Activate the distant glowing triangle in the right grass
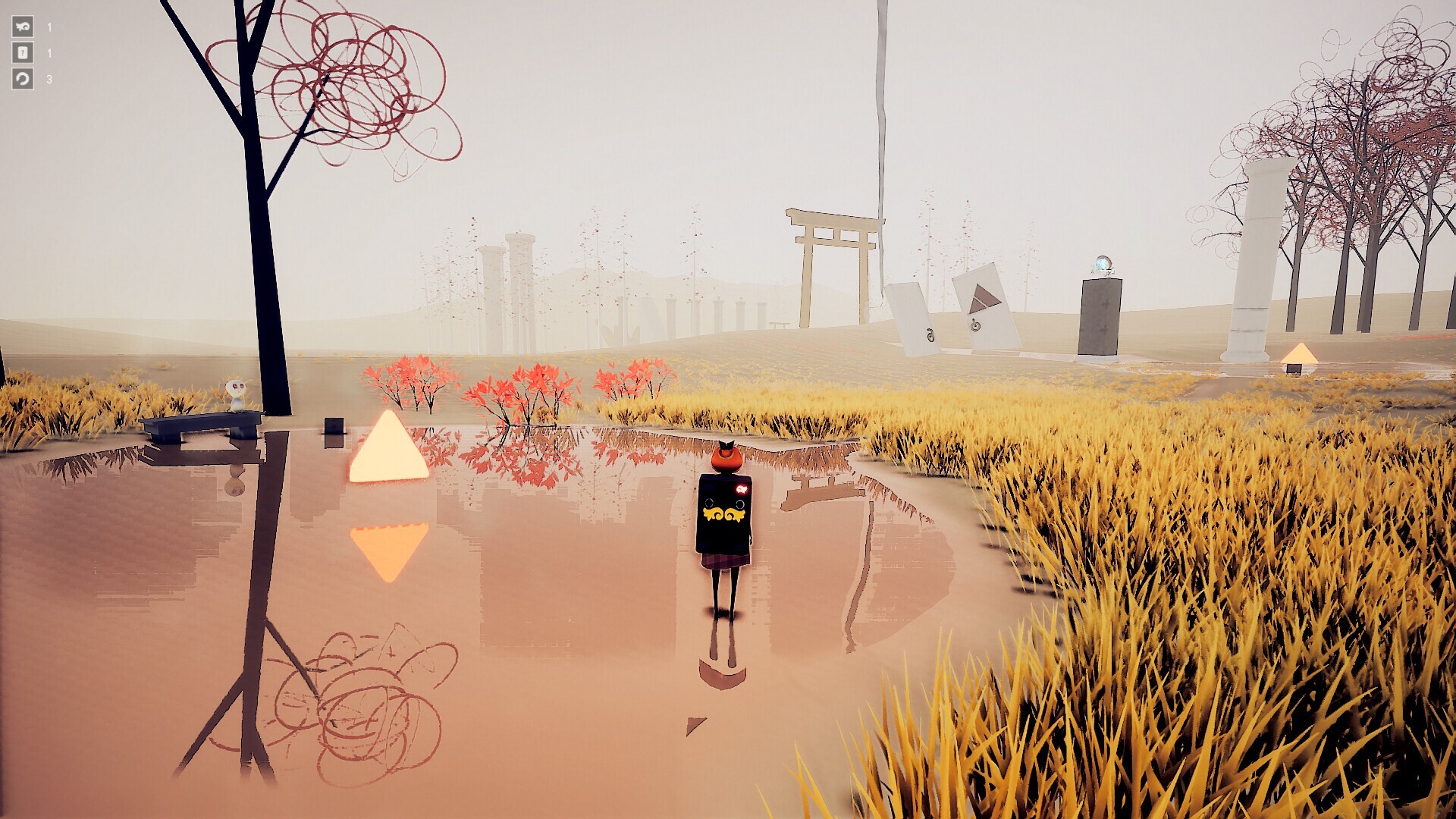Image resolution: width=1456 pixels, height=819 pixels. pyautogui.click(x=1299, y=353)
